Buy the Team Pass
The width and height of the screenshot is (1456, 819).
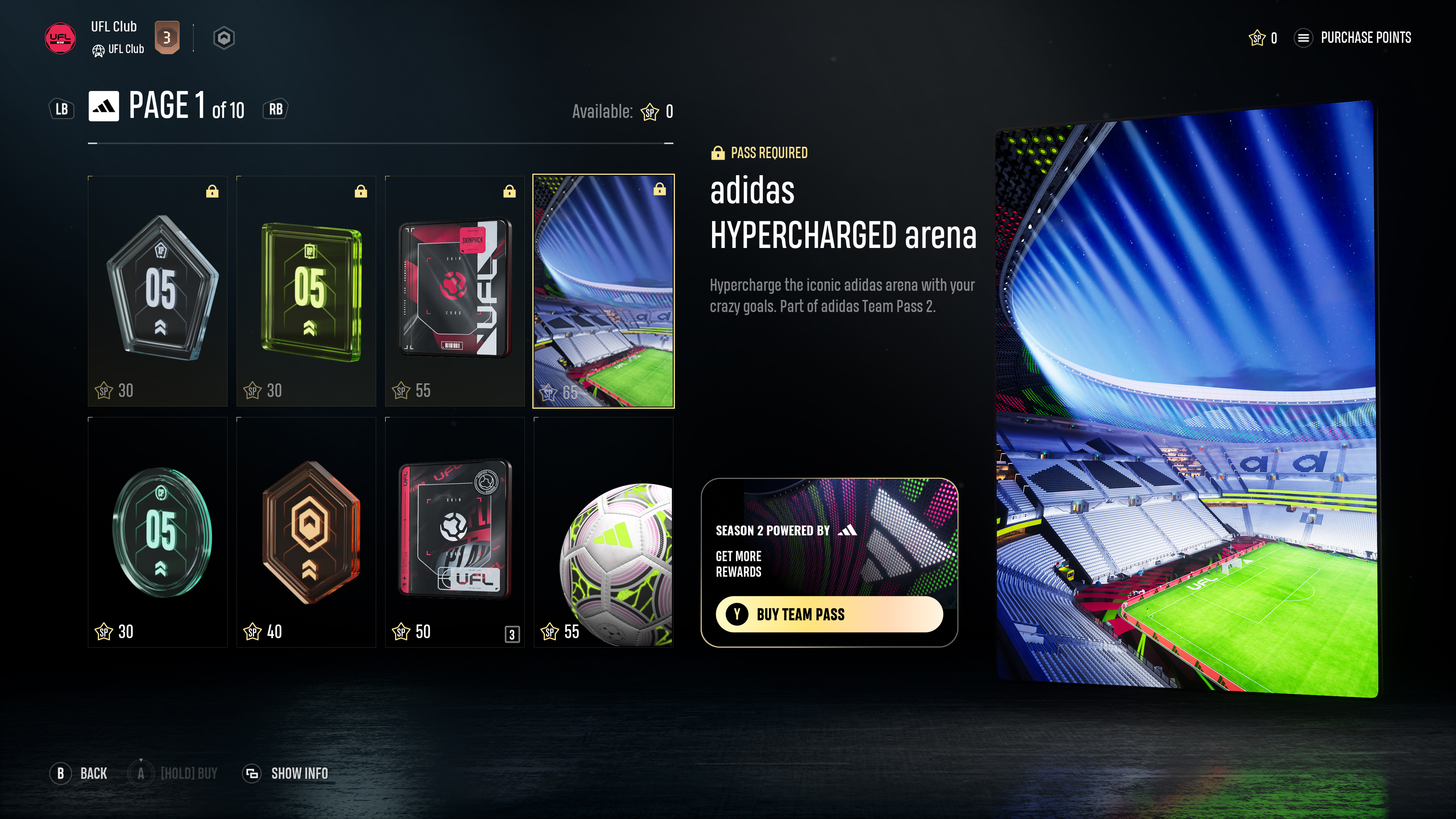(828, 614)
